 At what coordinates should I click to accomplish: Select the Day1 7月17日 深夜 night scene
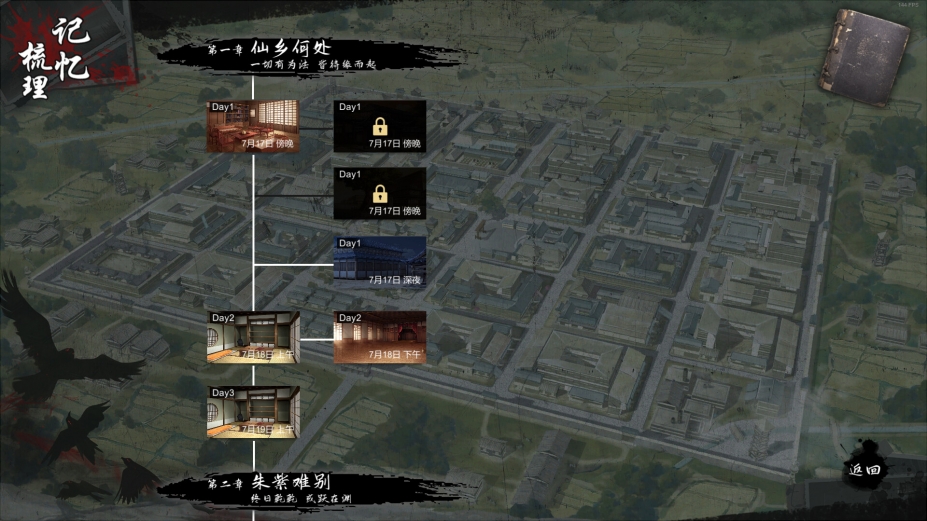tap(380, 263)
